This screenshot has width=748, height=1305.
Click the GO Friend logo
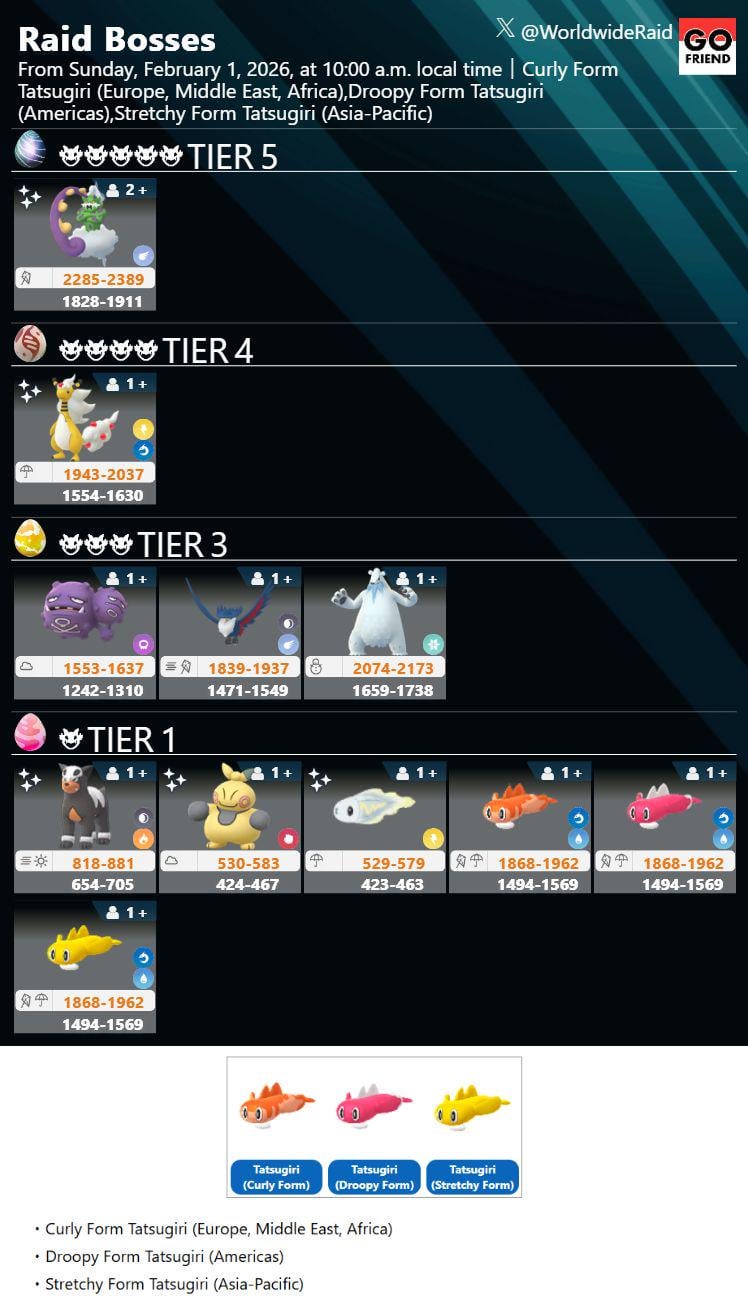coord(707,46)
